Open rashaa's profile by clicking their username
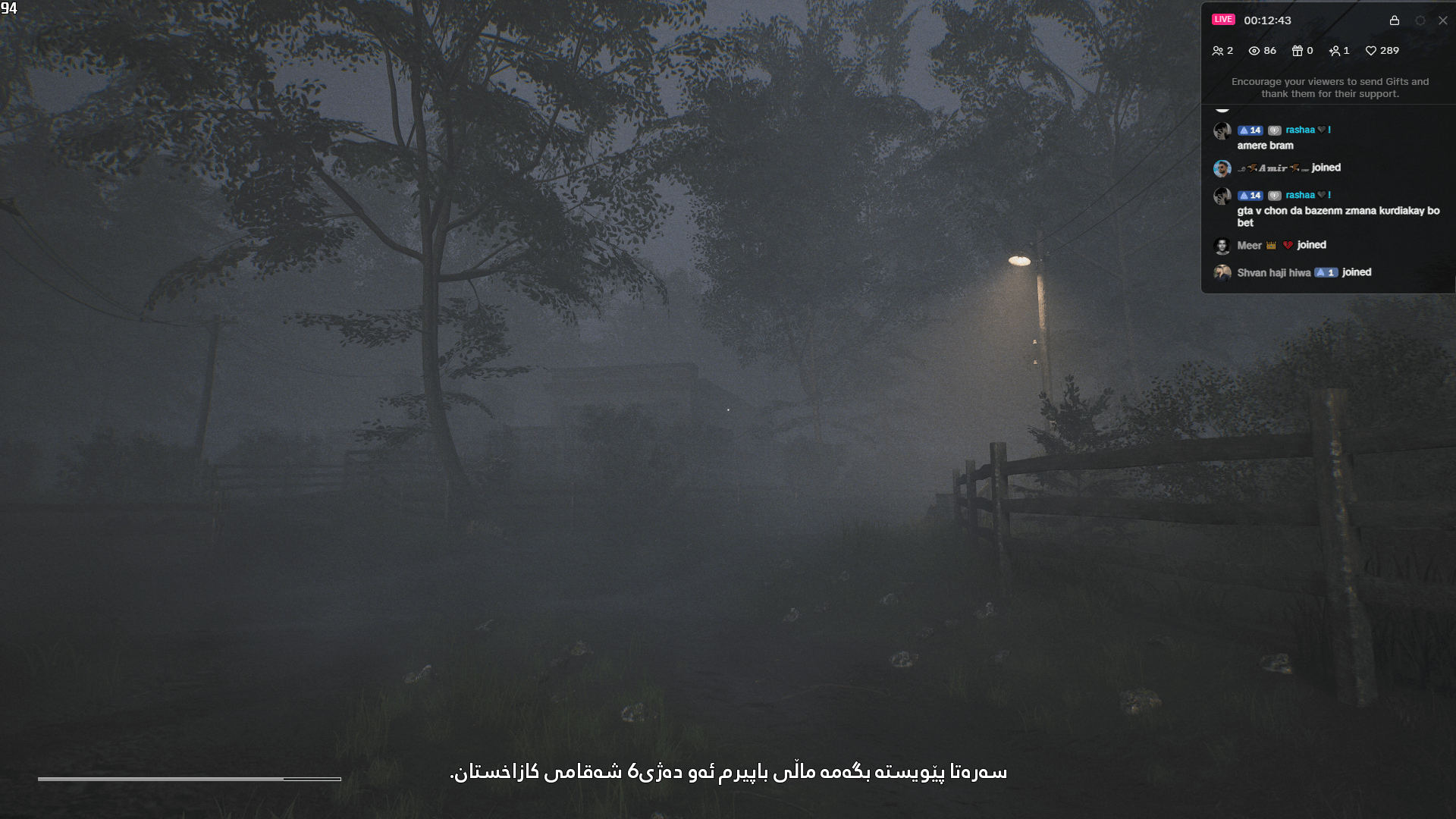Image resolution: width=1456 pixels, height=819 pixels. coord(1299,130)
